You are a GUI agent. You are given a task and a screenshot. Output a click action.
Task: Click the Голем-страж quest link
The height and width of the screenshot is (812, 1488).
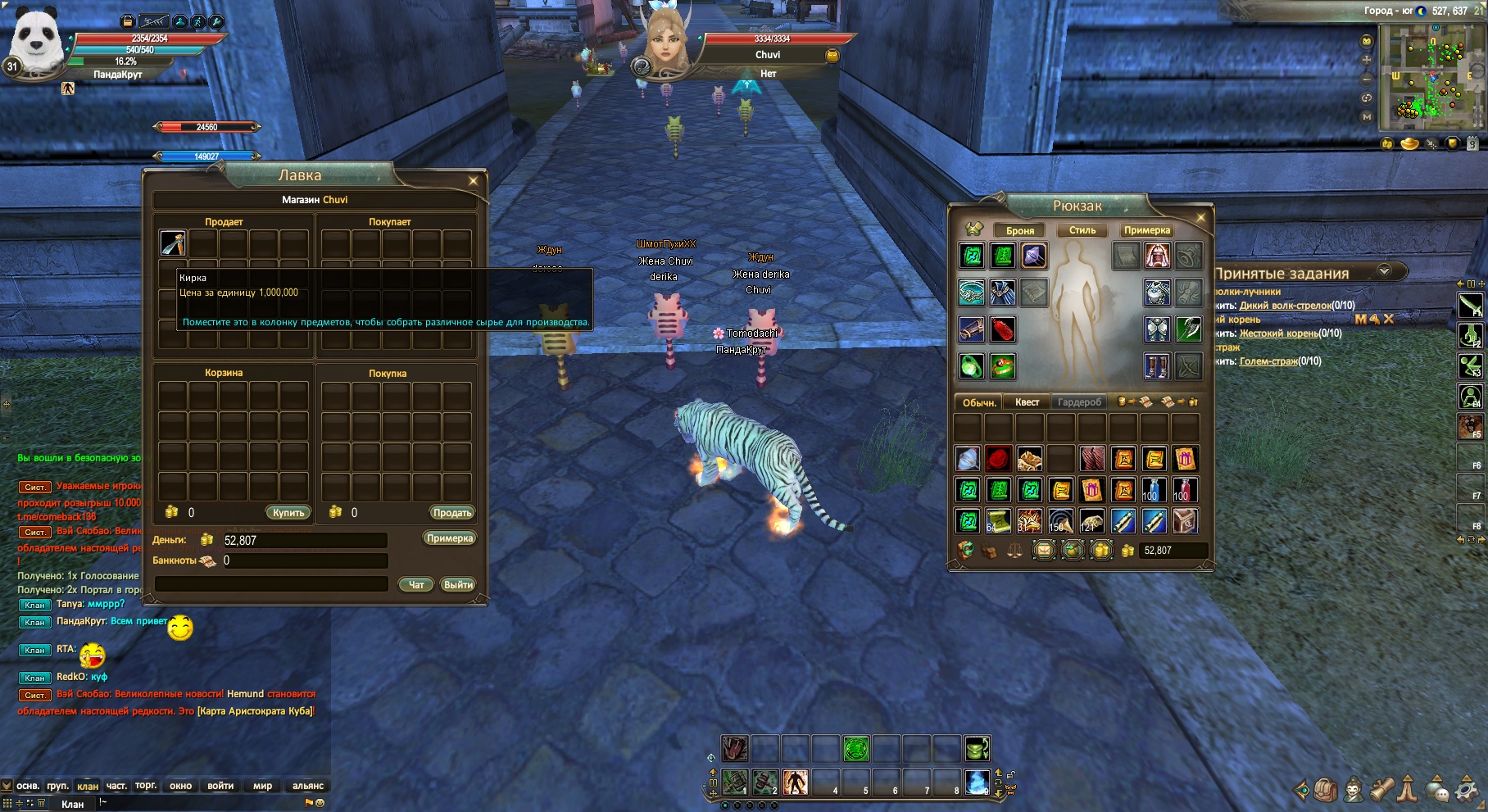(x=1268, y=361)
